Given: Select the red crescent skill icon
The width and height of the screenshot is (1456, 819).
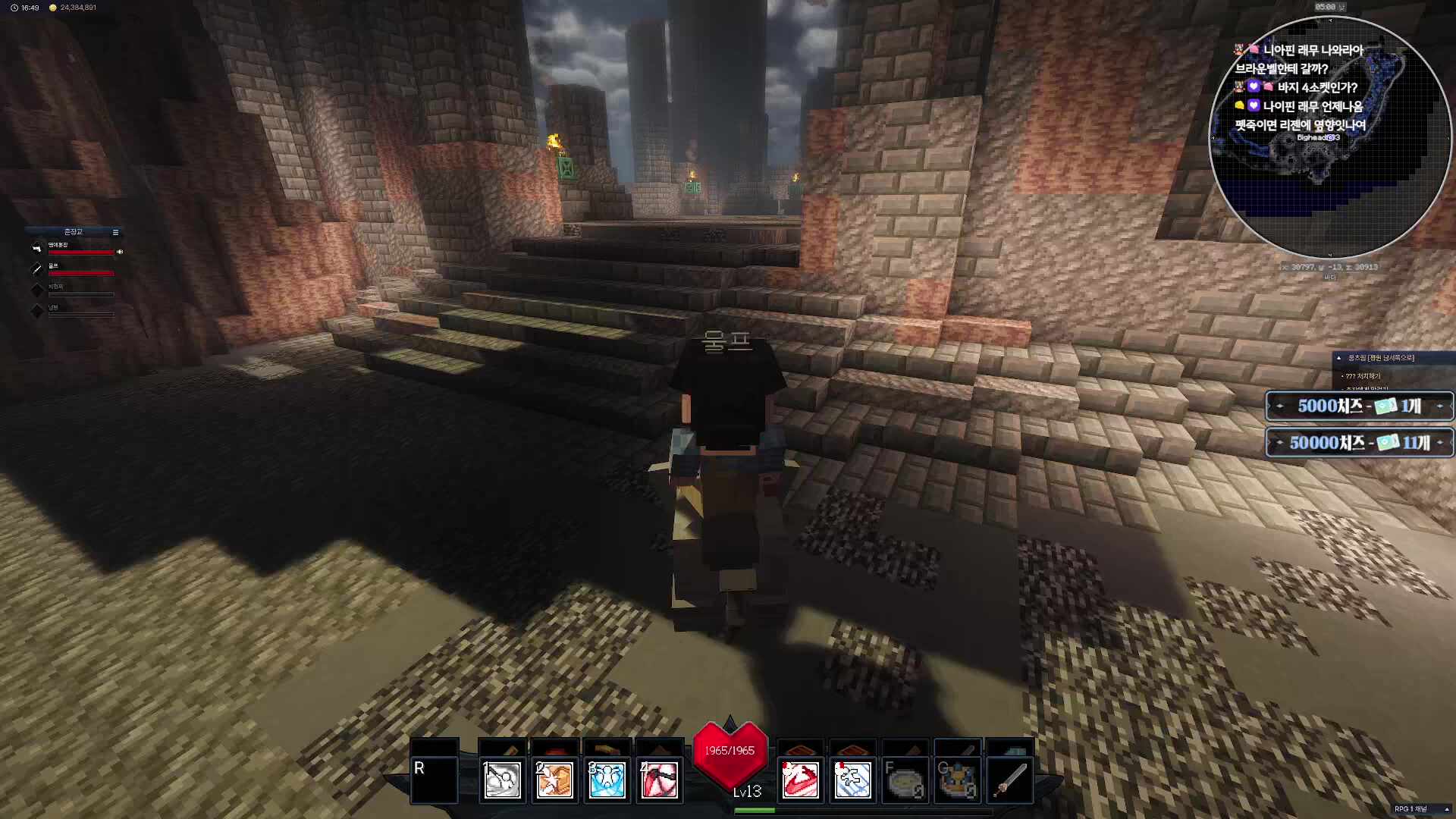Looking at the screenshot, I should point(800,780).
